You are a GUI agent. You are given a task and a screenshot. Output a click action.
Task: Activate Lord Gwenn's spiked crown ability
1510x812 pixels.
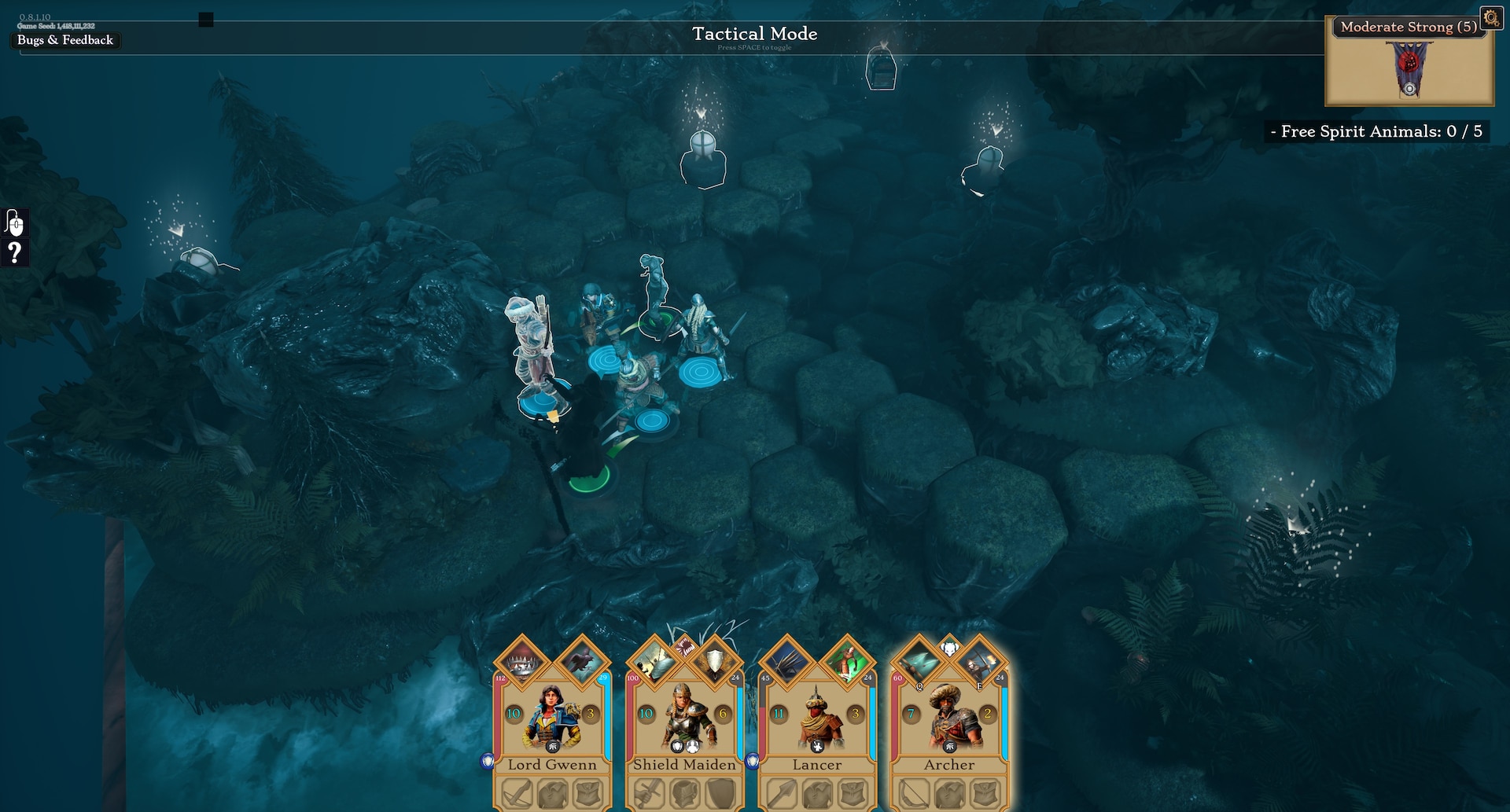click(522, 662)
